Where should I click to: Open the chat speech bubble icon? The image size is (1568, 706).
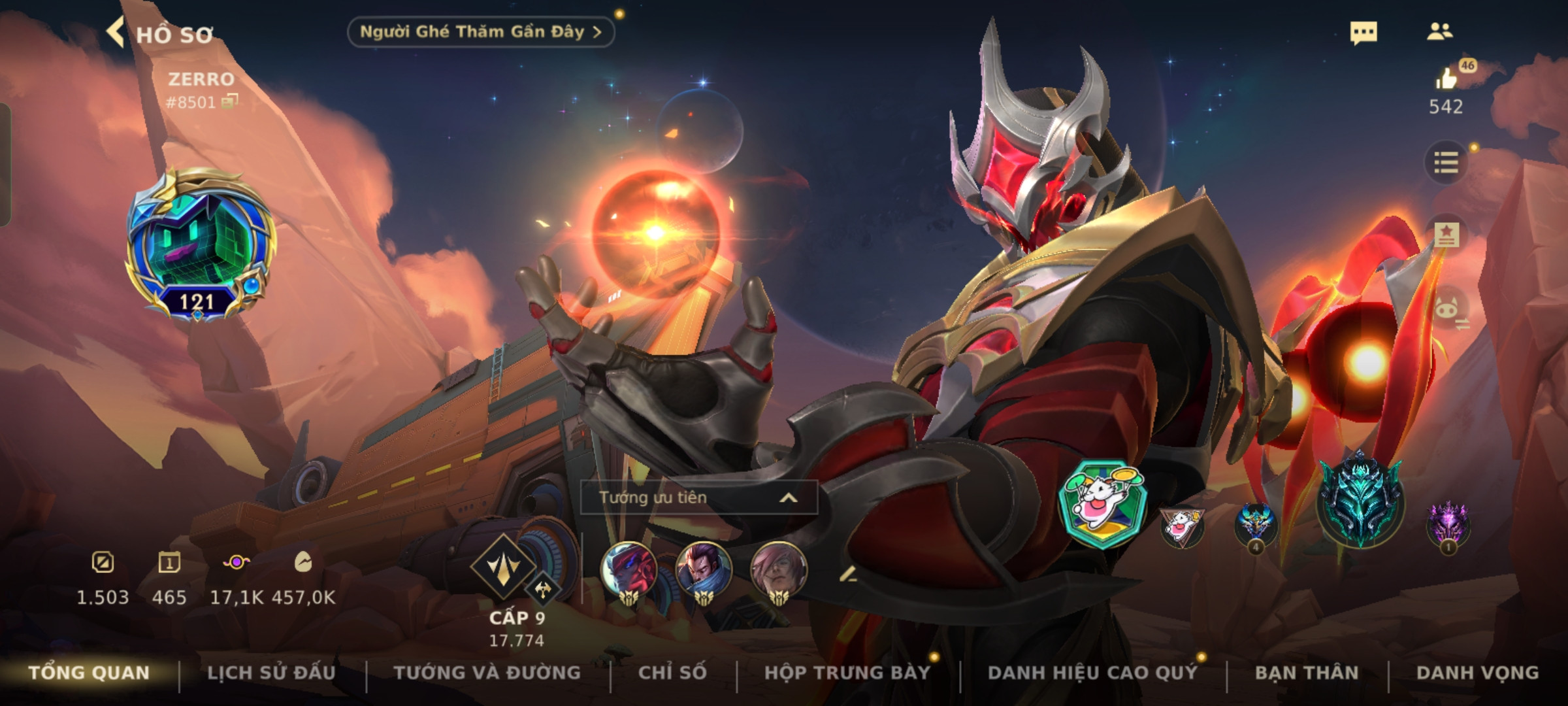click(x=1364, y=33)
